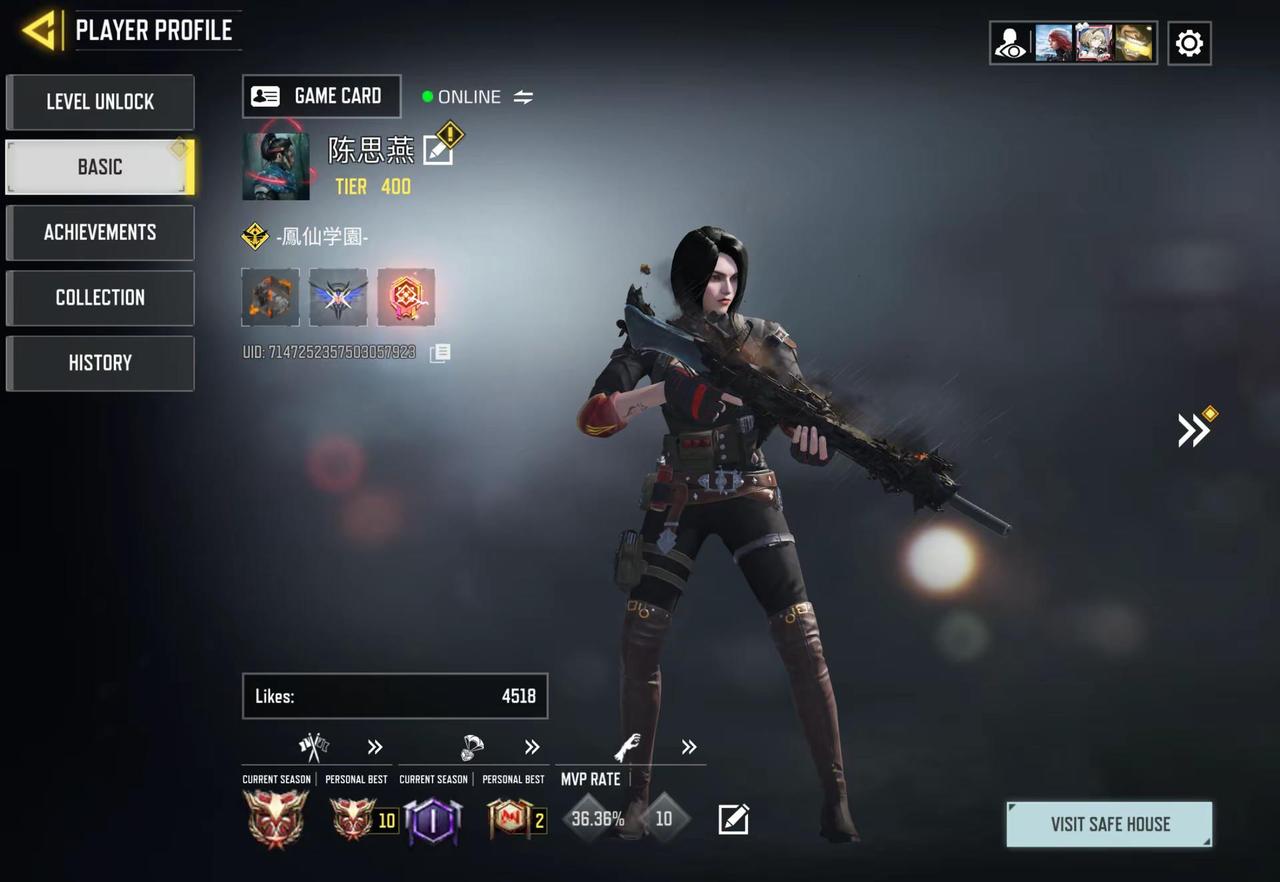The width and height of the screenshot is (1280, 882).
Task: Click the visibility eye icon
Action: [1011, 44]
